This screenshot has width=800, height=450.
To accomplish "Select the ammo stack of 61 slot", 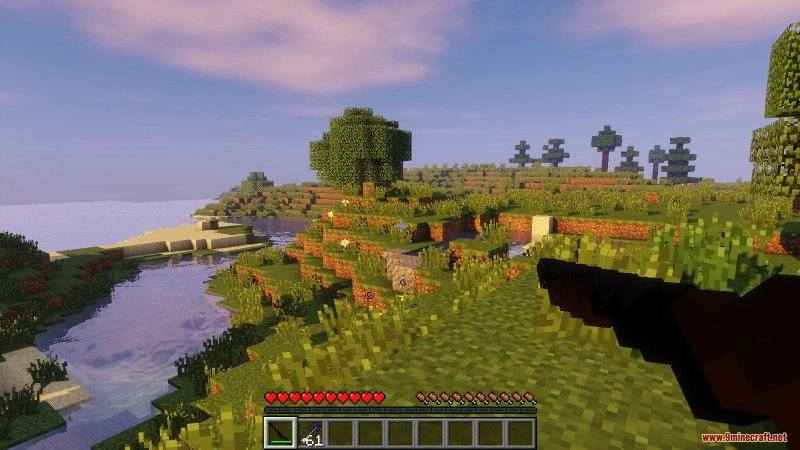I will coord(309,432).
